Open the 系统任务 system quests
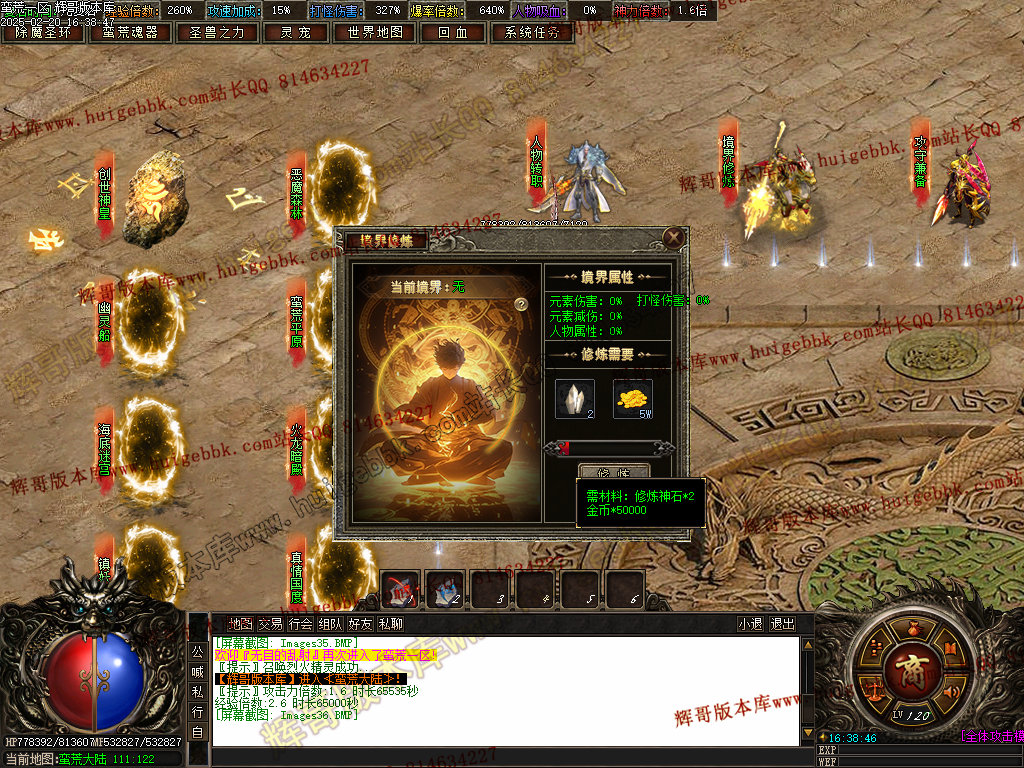 tap(532, 32)
